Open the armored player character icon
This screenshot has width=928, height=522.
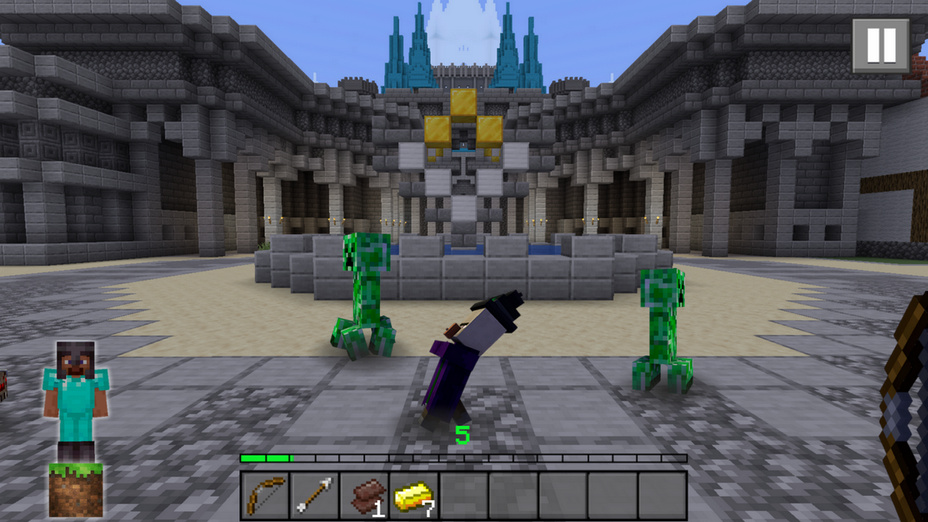coord(76,400)
